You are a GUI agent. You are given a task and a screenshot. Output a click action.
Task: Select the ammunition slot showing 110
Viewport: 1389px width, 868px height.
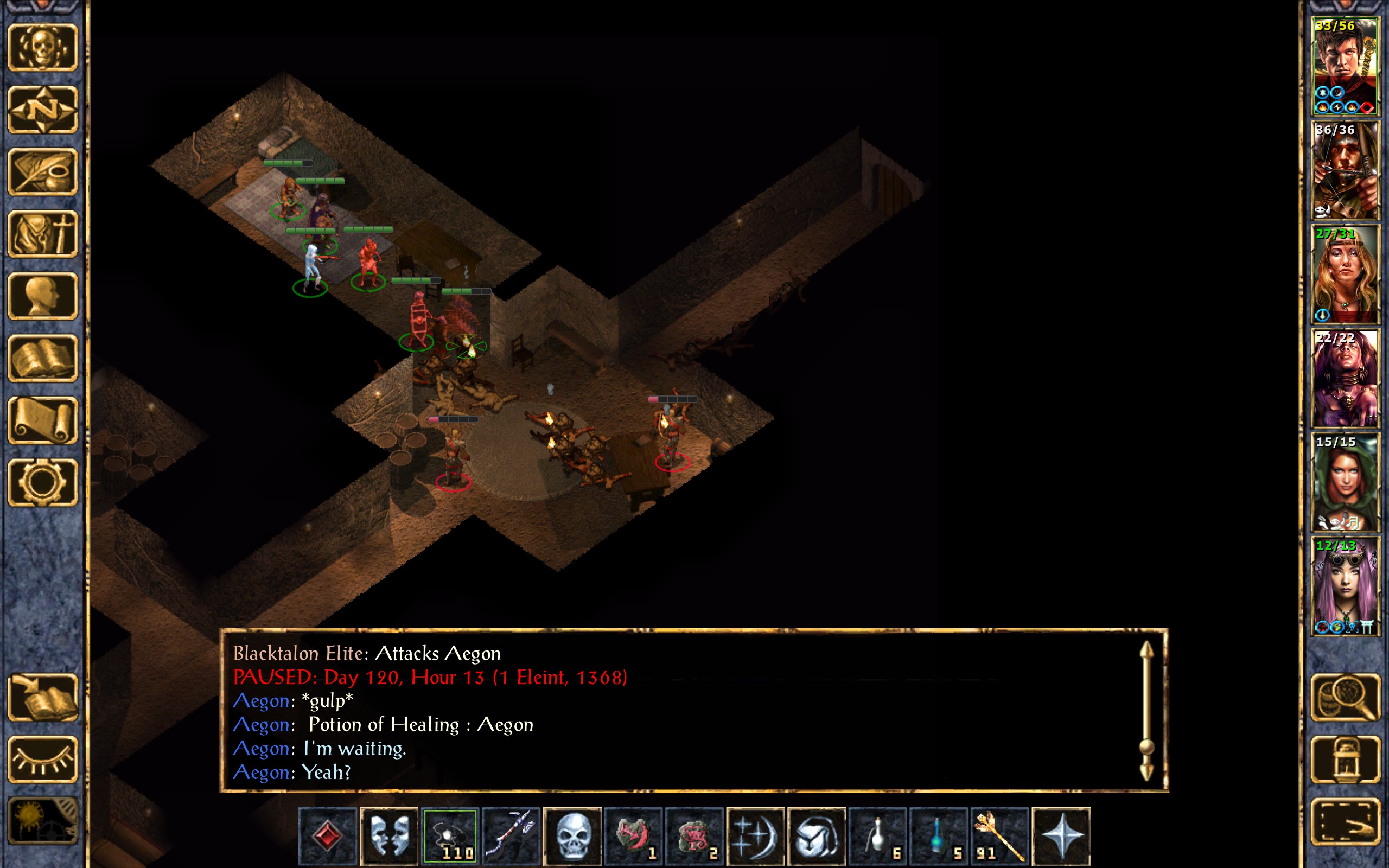(x=450, y=835)
